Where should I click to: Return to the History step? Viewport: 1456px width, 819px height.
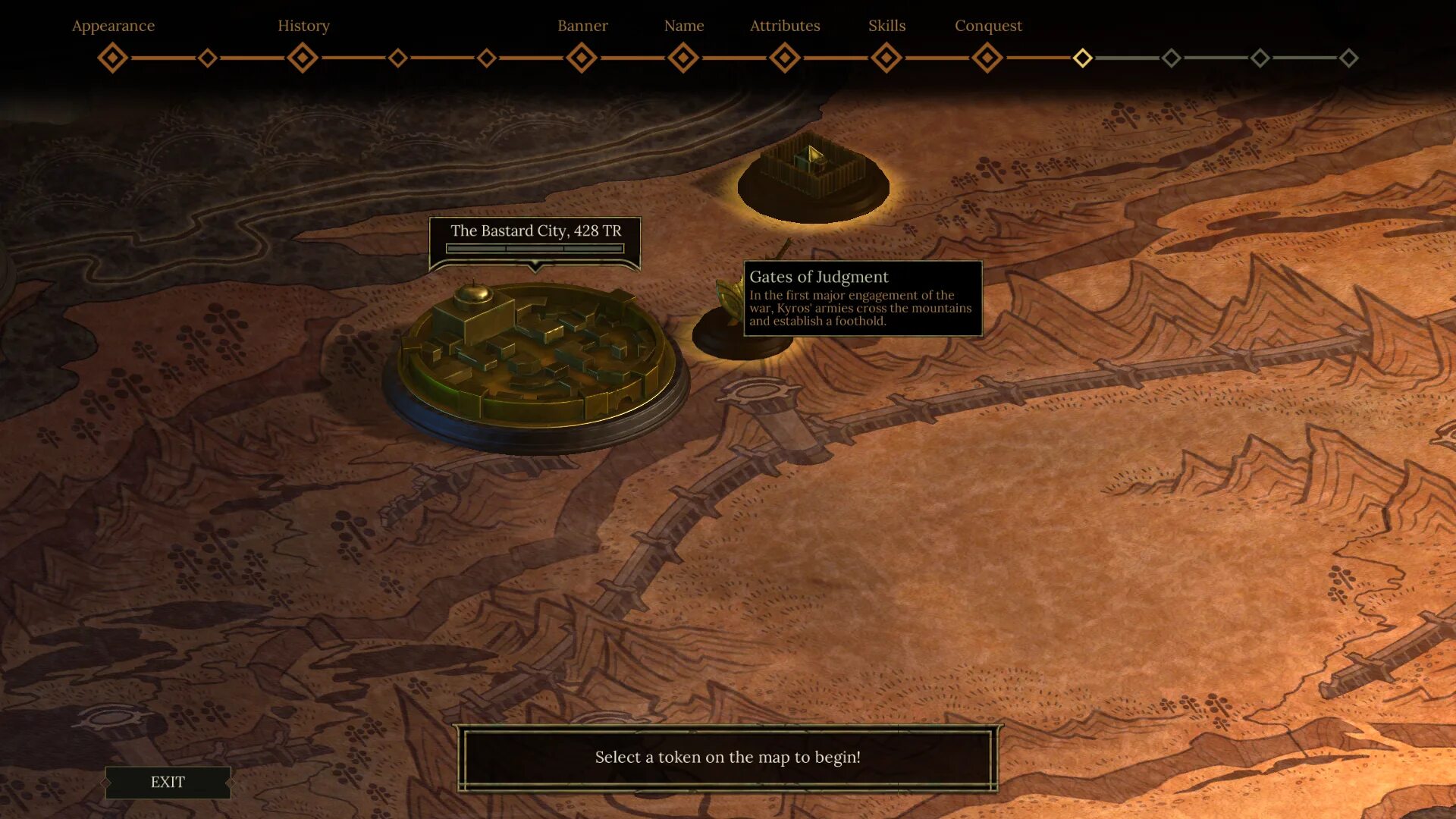tap(303, 58)
